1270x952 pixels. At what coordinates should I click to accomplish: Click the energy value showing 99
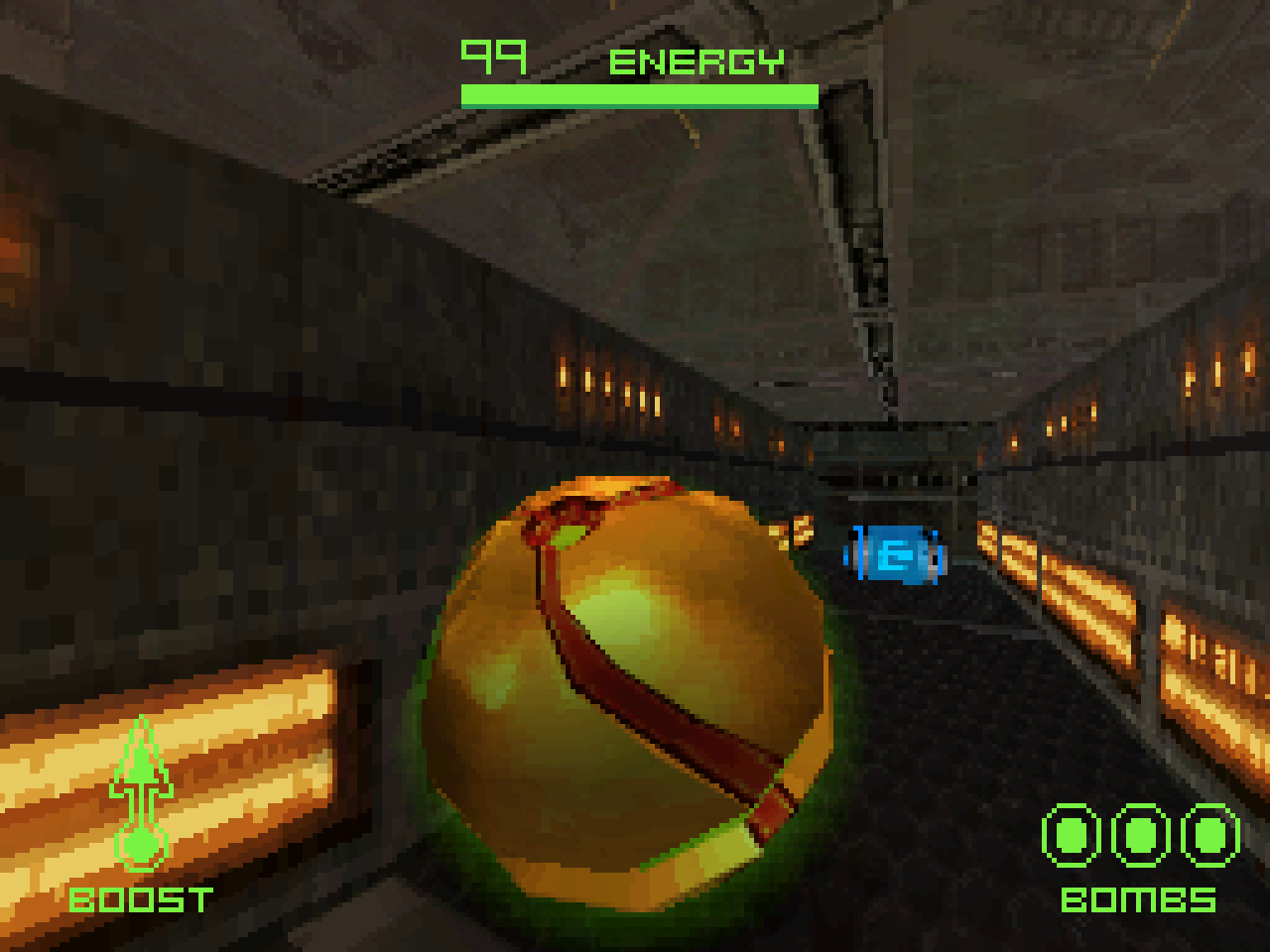(492, 55)
